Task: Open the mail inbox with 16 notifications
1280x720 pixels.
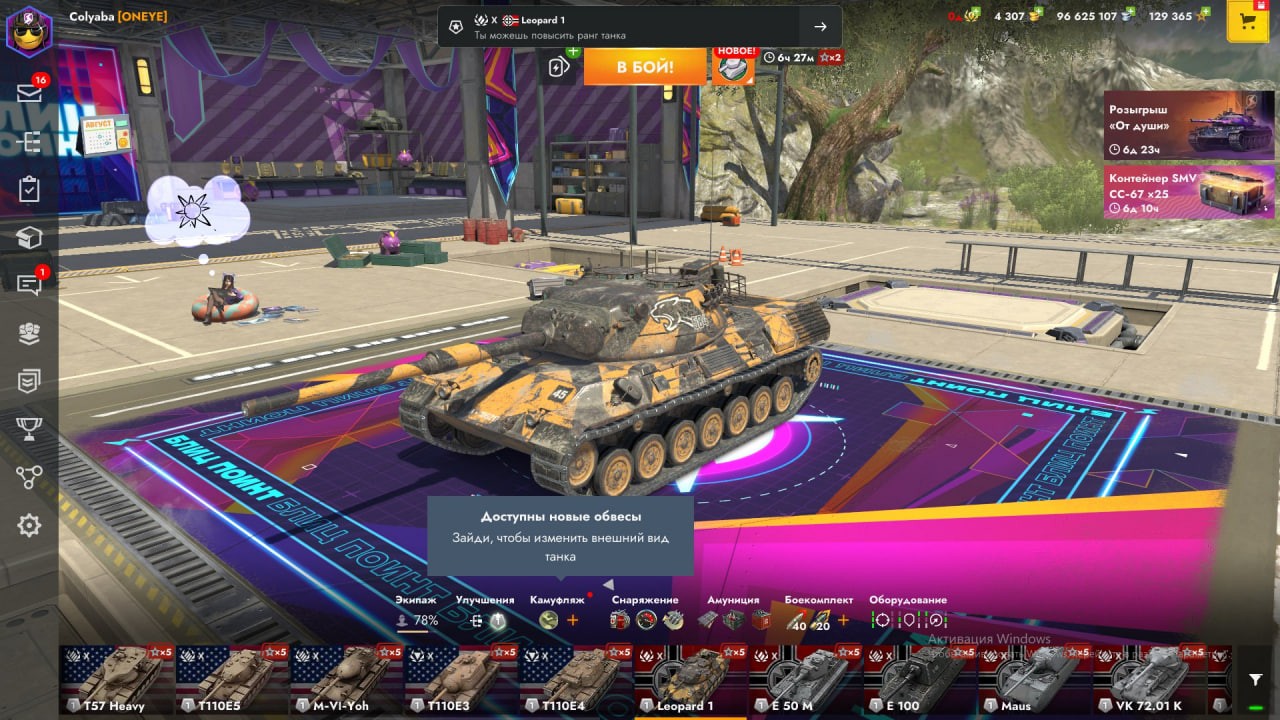Action: pos(29,93)
